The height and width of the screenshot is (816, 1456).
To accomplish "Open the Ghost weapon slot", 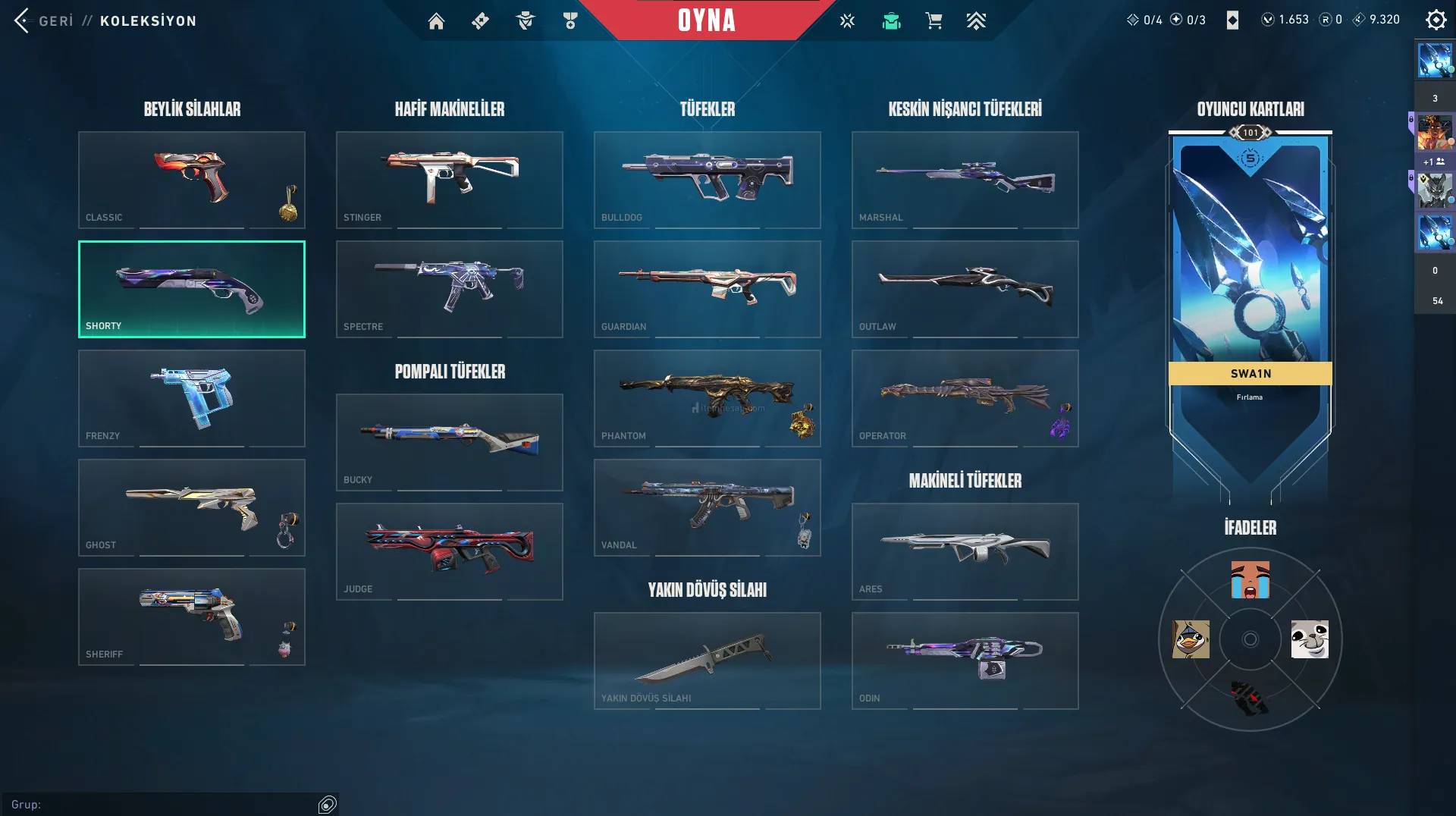I will pos(191,507).
